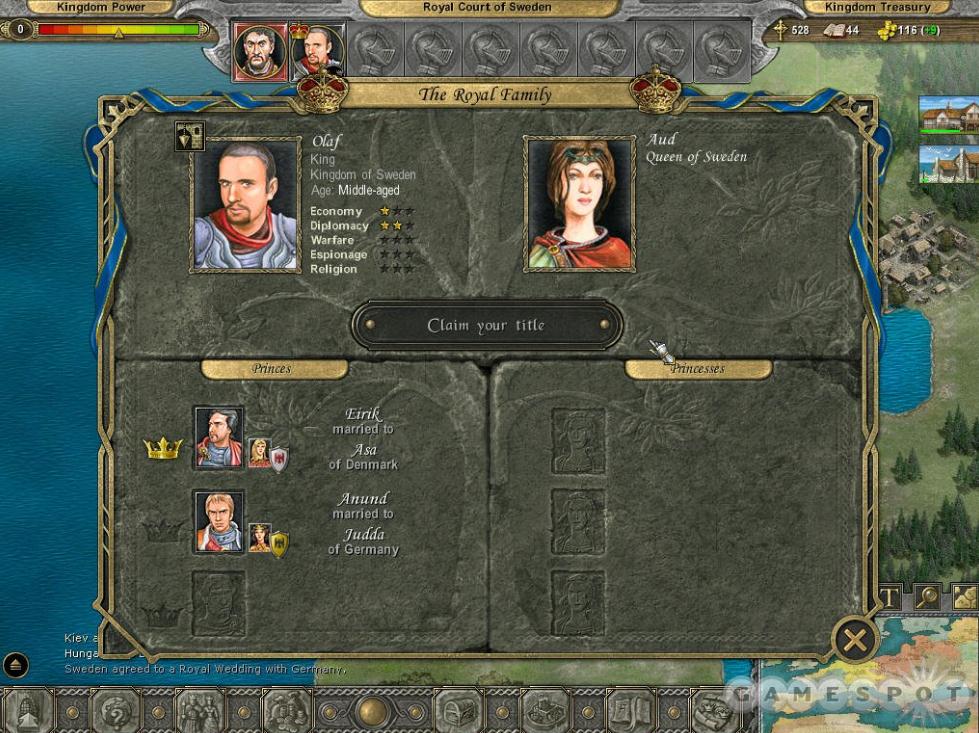Open the treasure chest menu in bottom bar

click(x=458, y=711)
